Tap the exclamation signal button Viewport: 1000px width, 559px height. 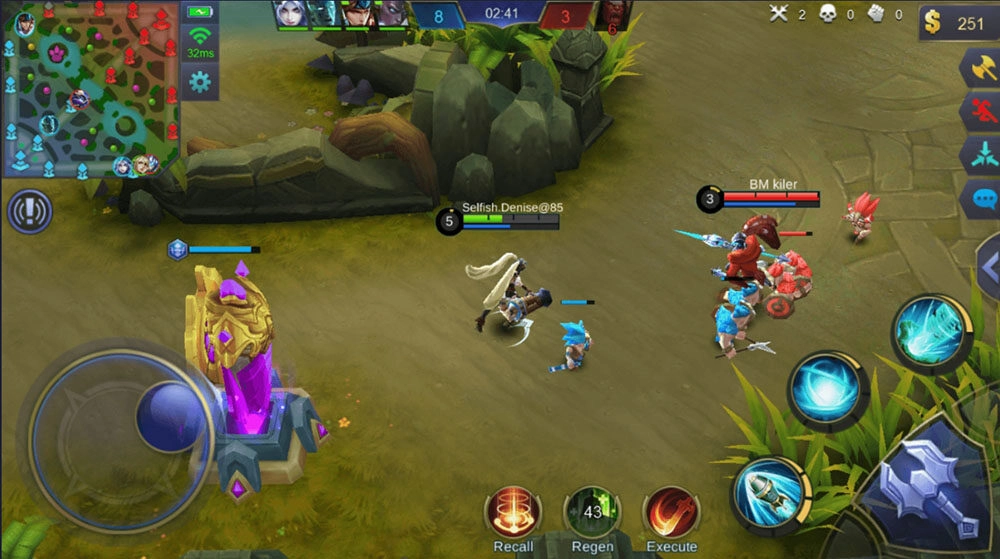click(30, 212)
